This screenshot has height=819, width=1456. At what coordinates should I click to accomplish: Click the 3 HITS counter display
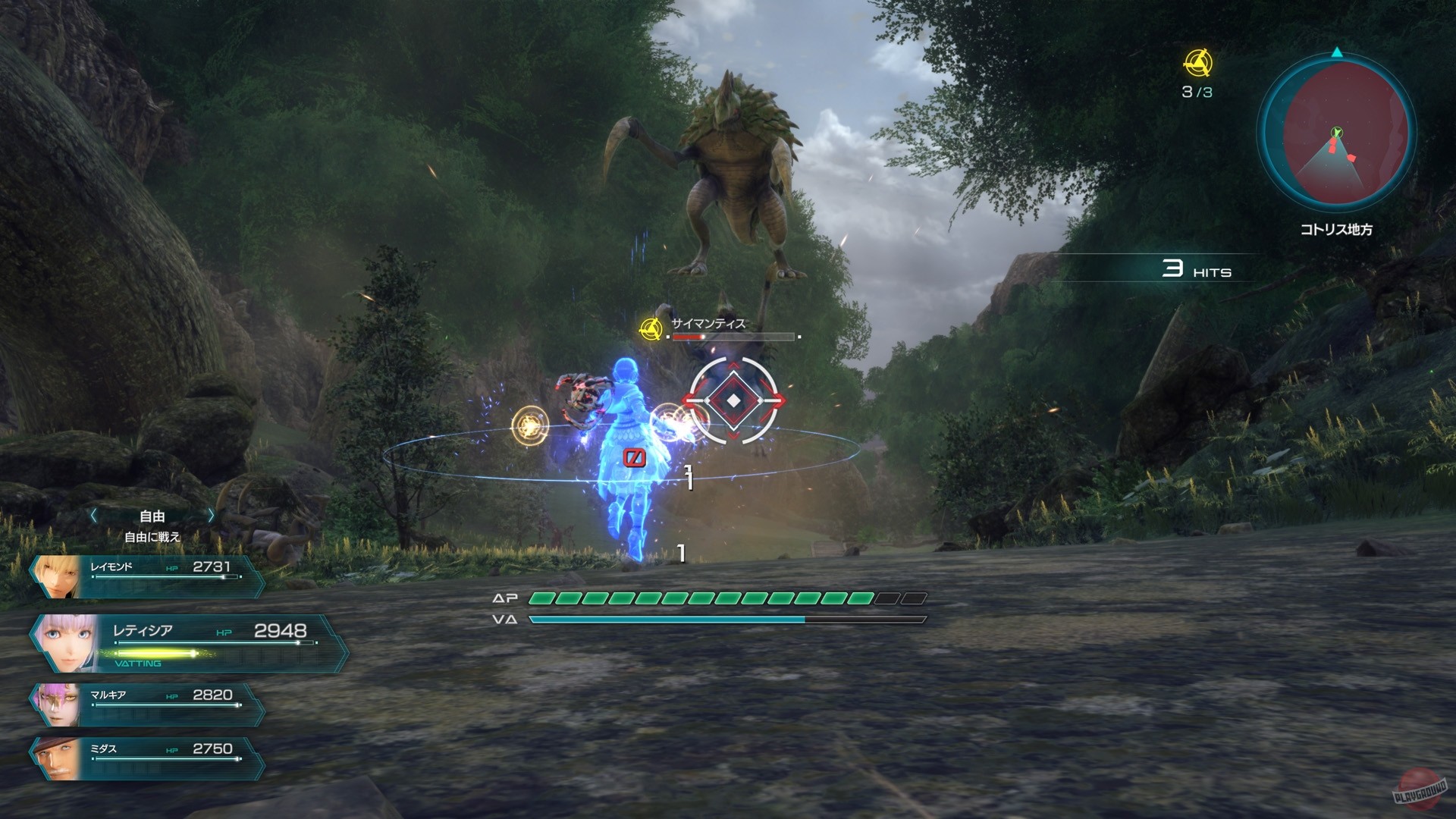[x=1197, y=269]
